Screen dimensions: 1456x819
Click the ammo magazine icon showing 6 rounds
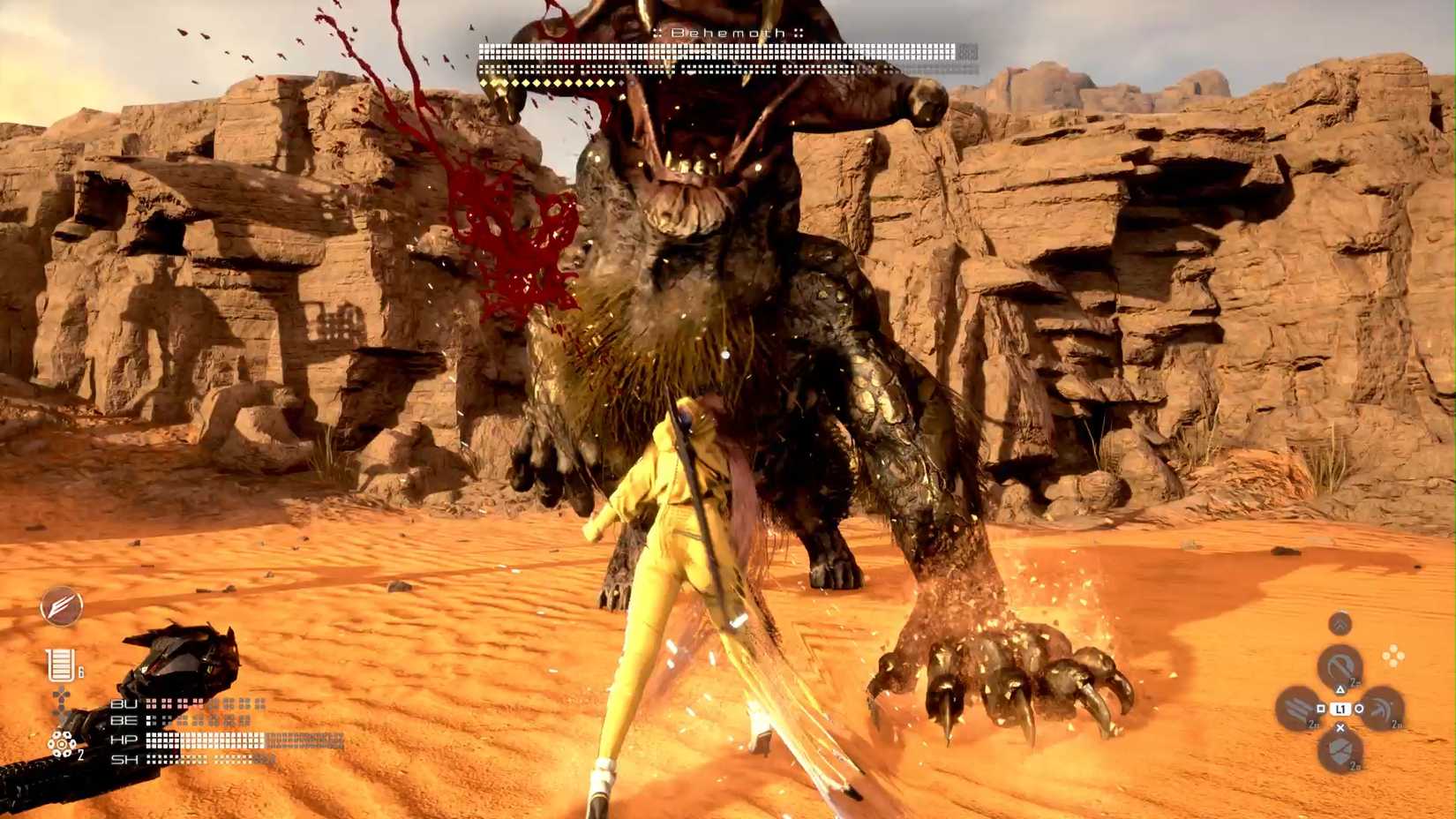click(x=61, y=665)
